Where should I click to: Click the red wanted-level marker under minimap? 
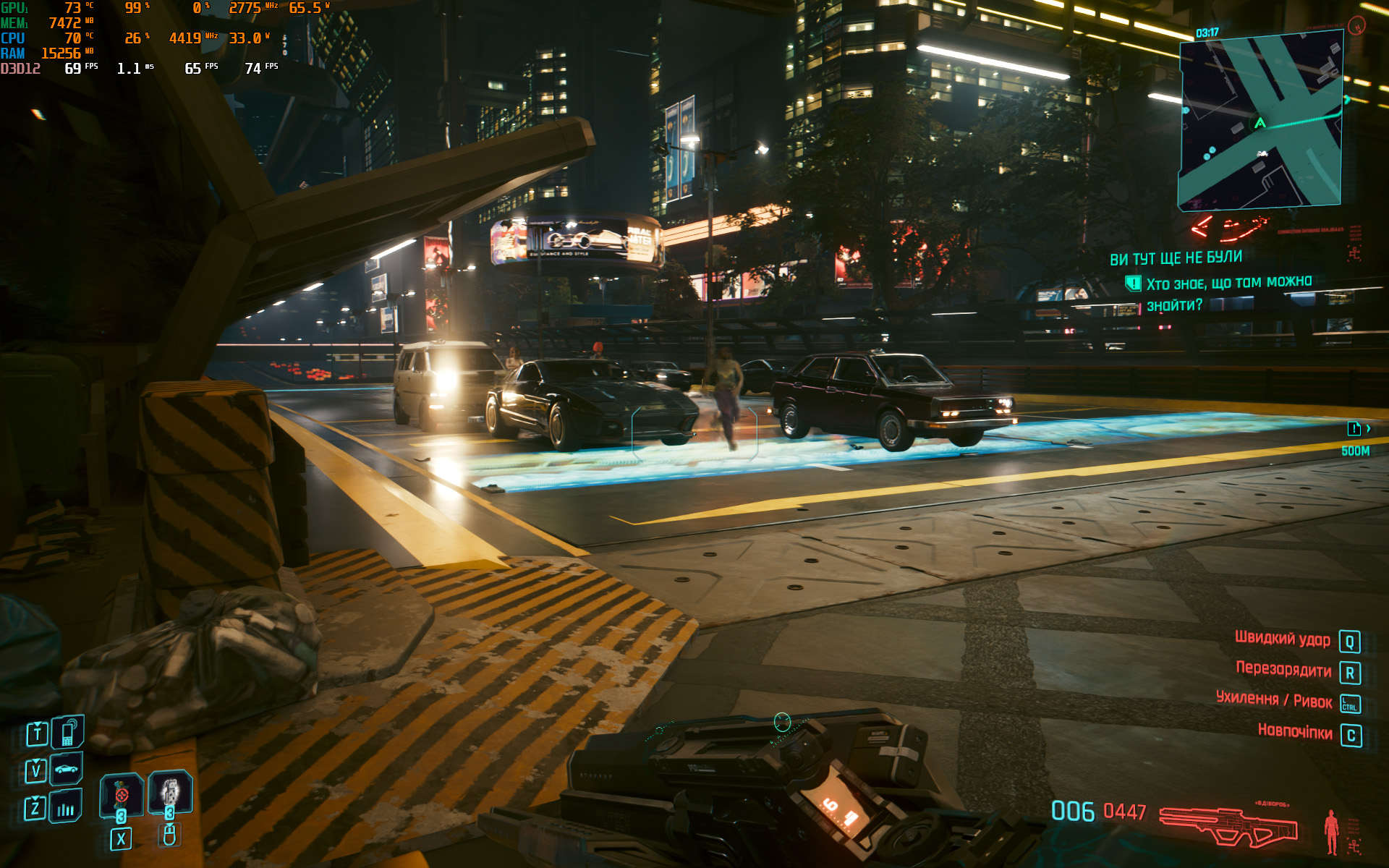[1230, 229]
